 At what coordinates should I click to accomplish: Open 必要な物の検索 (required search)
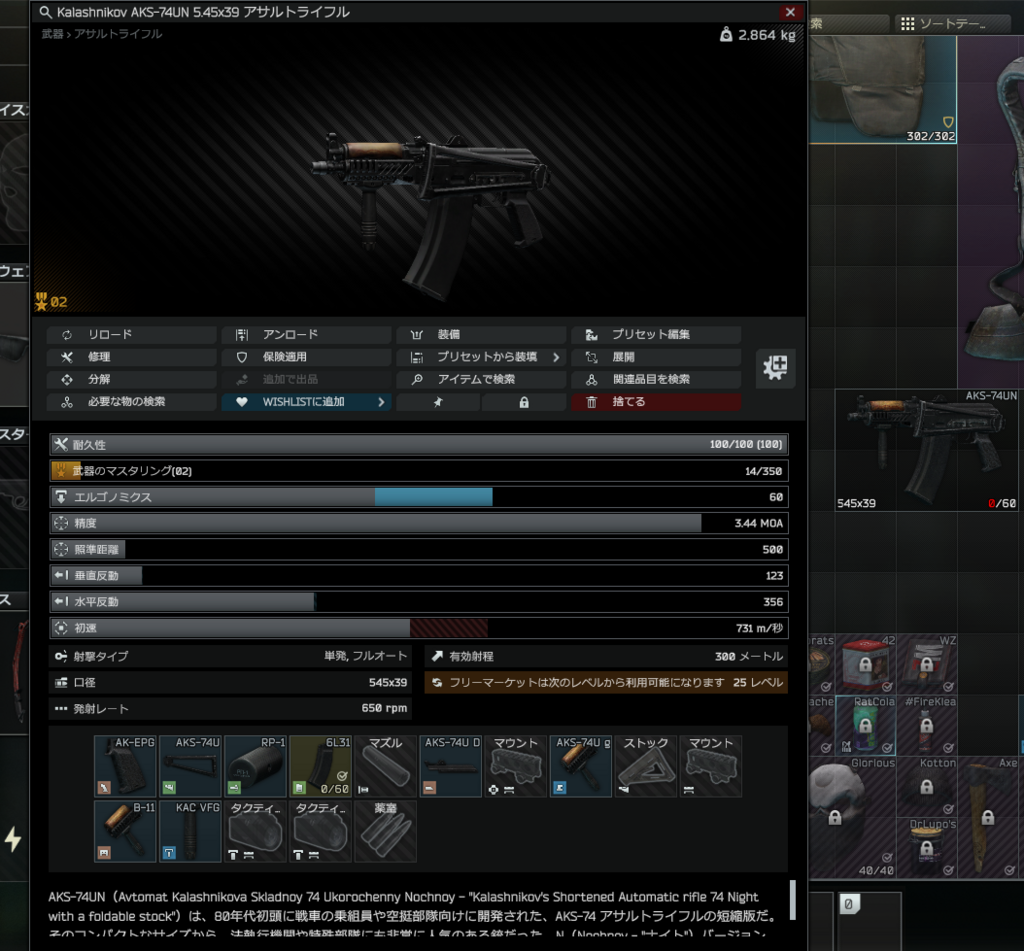point(131,402)
